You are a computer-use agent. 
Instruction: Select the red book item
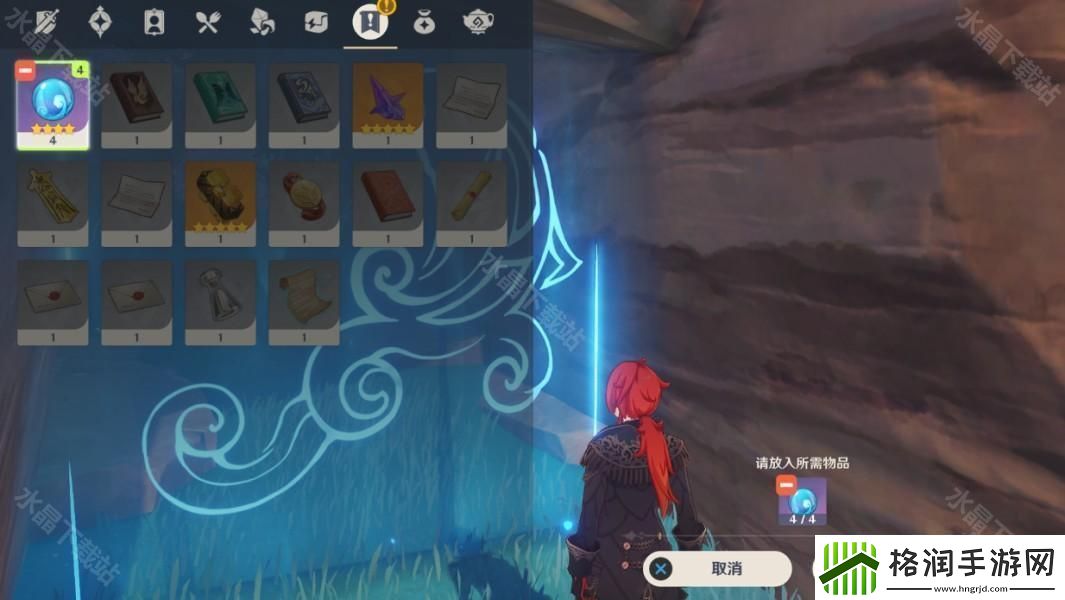click(388, 199)
